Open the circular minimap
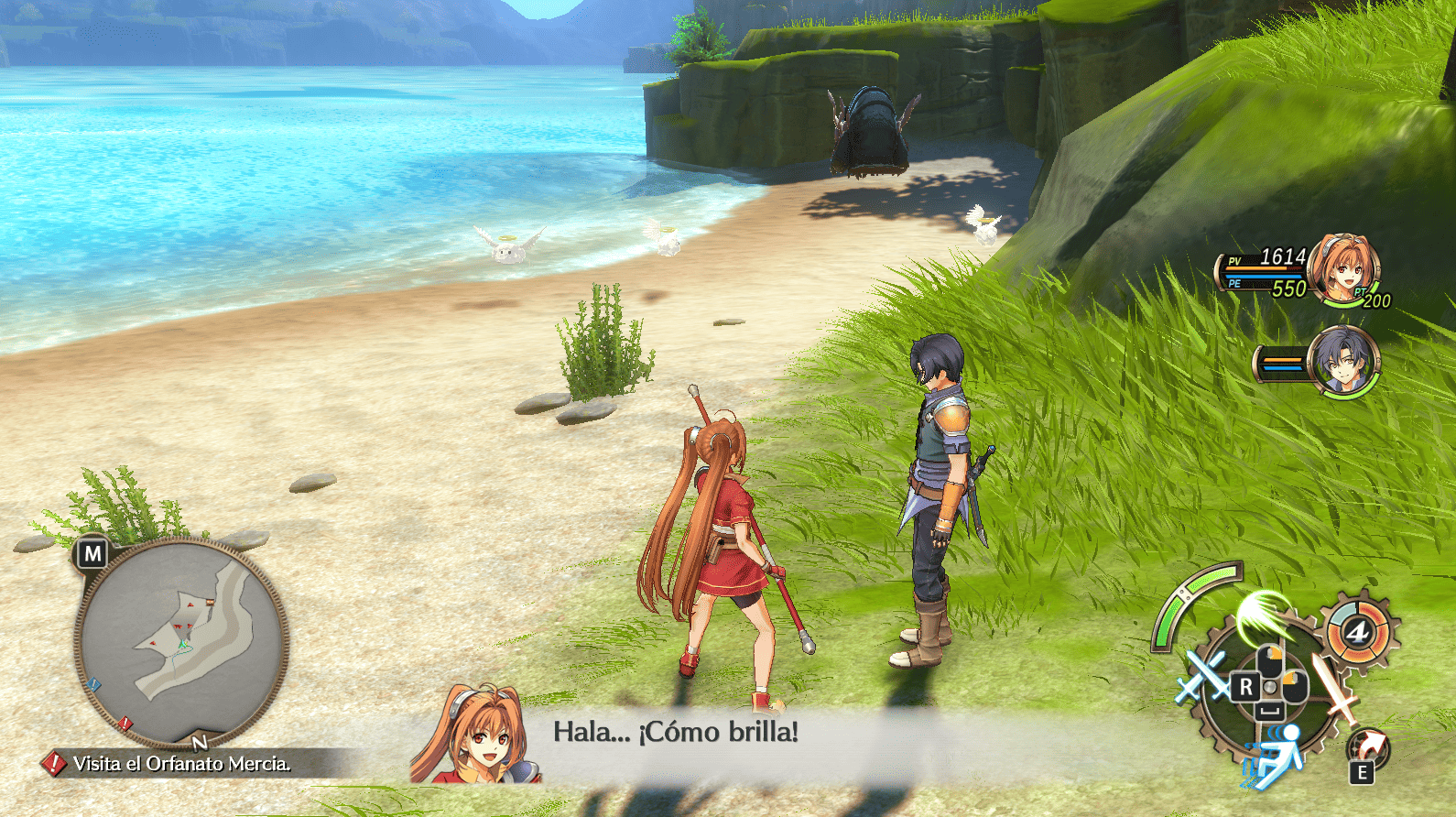1456x817 pixels. pos(181,642)
